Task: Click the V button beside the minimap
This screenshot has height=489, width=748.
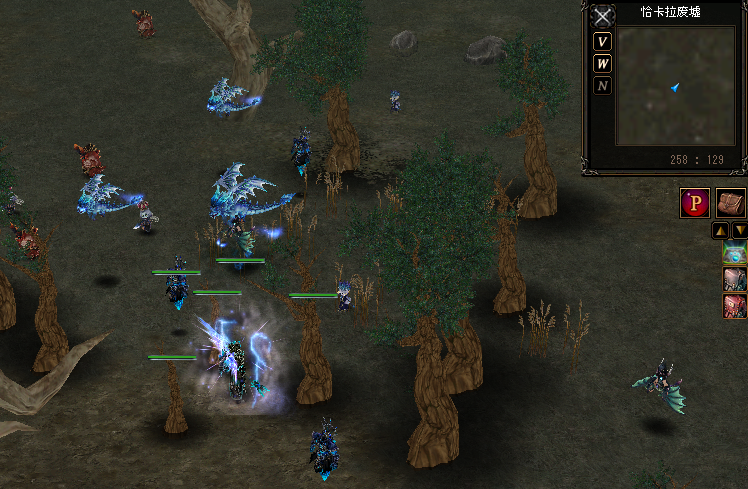Action: [602, 42]
